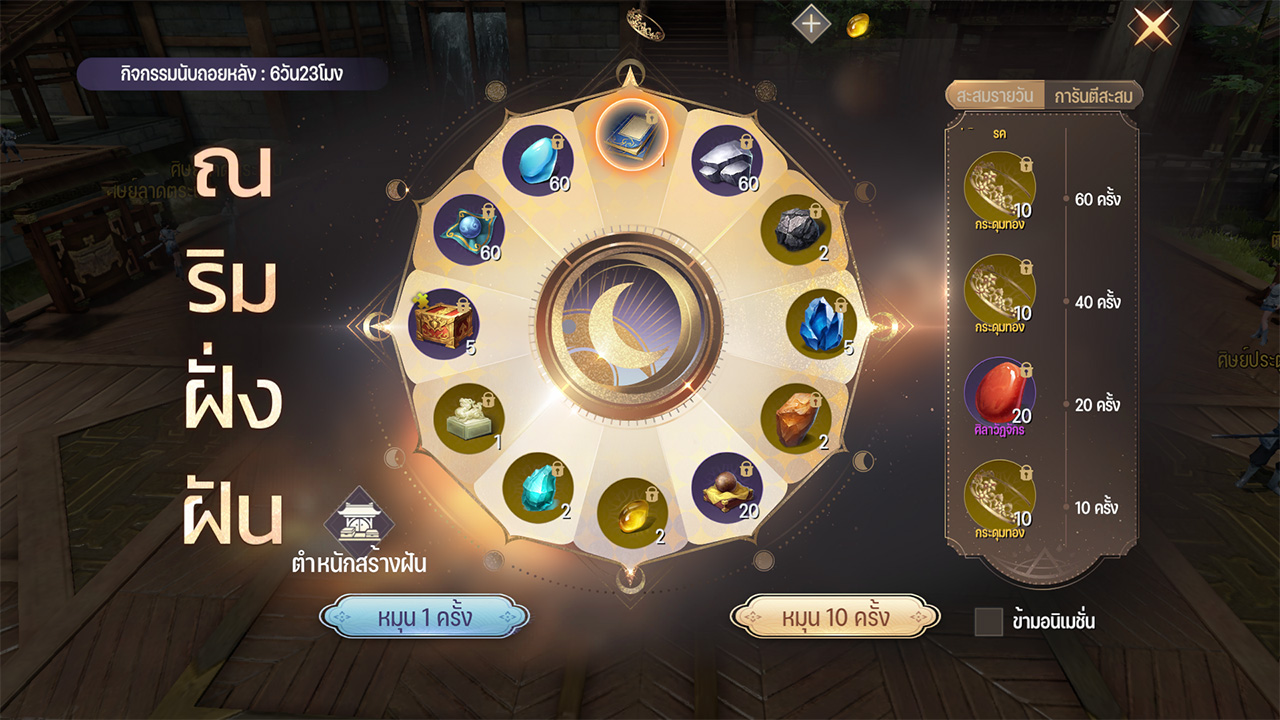1280x720 pixels.
Task: Select the blue book prize on the wheel
Action: 630,135
